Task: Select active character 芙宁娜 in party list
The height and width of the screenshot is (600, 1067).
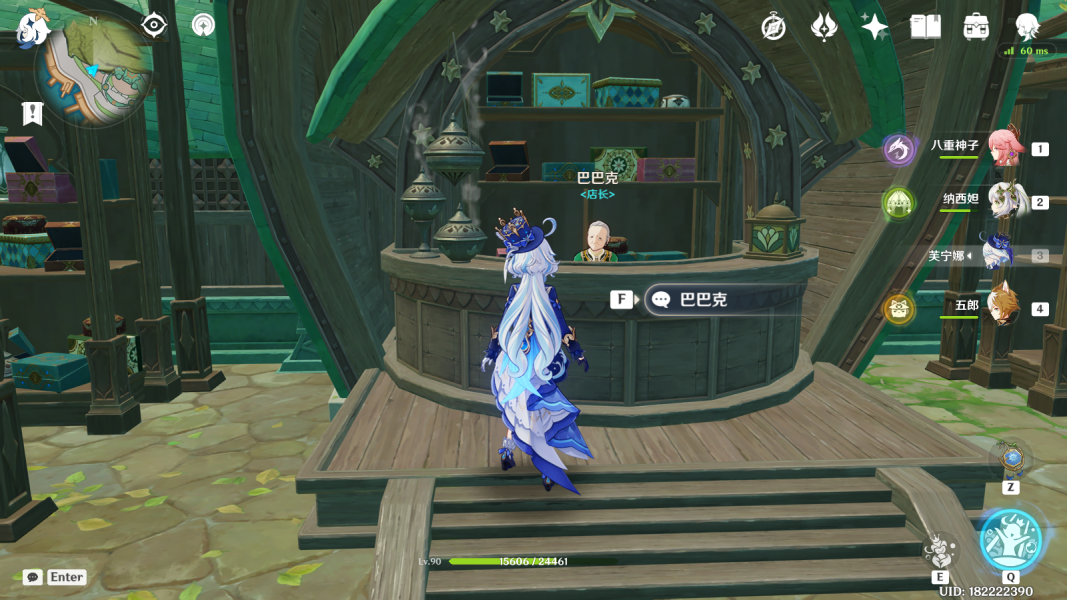Action: click(x=999, y=254)
